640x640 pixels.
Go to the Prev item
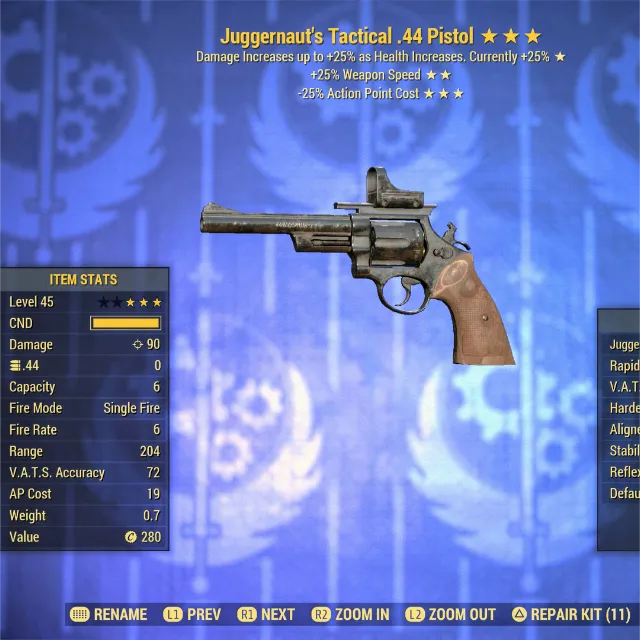[x=193, y=614]
